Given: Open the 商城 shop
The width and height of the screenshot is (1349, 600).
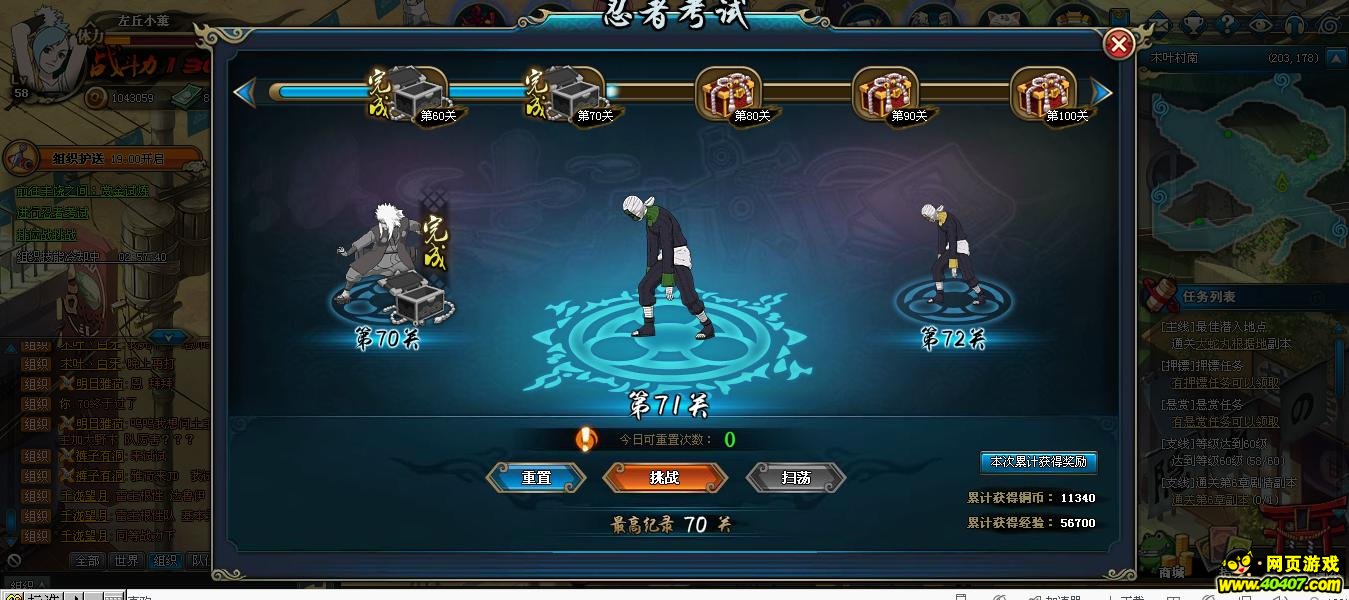Looking at the screenshot, I should (x=1172, y=572).
